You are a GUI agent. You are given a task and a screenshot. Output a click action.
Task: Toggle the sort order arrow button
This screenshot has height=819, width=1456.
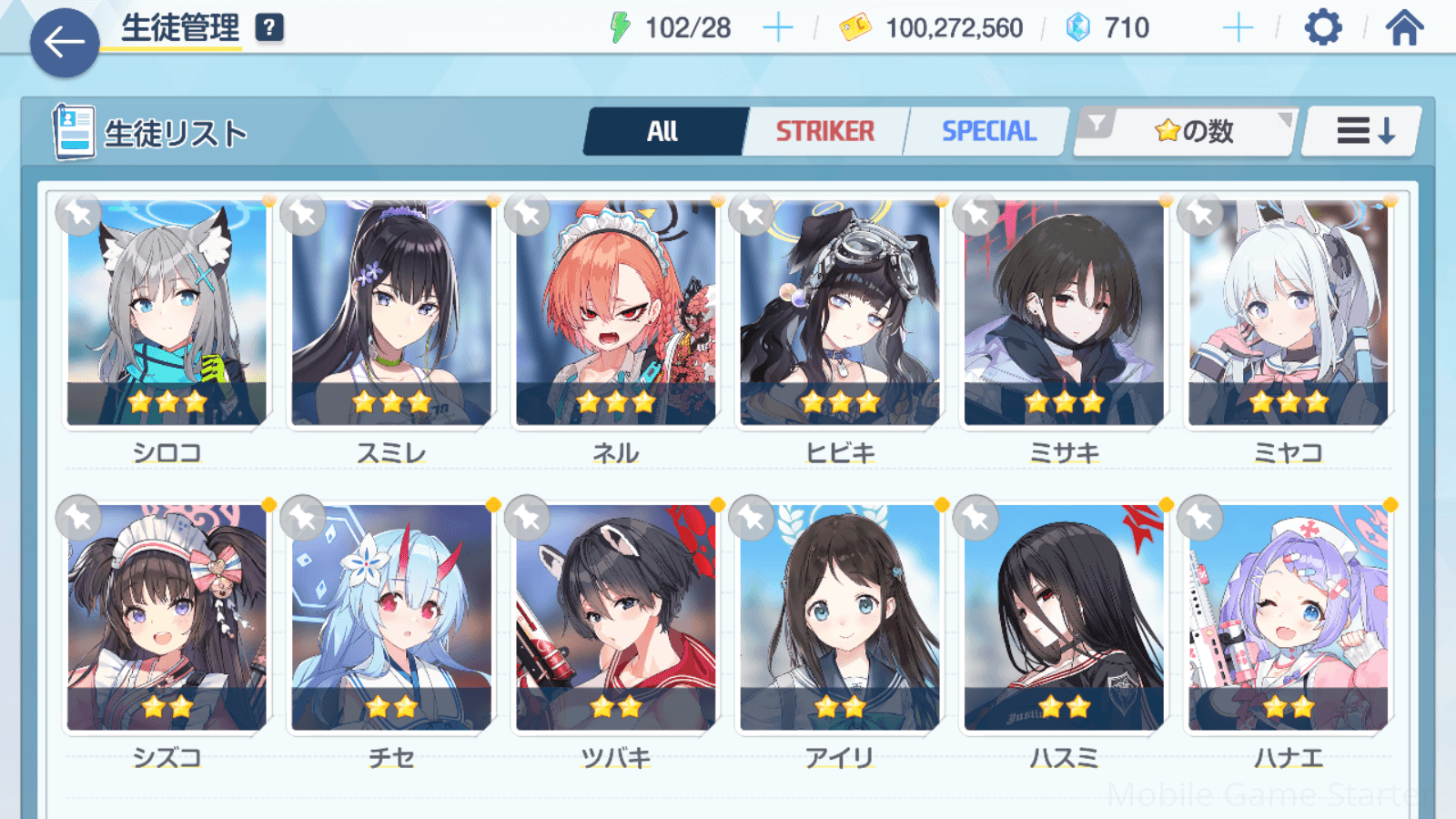1362,132
